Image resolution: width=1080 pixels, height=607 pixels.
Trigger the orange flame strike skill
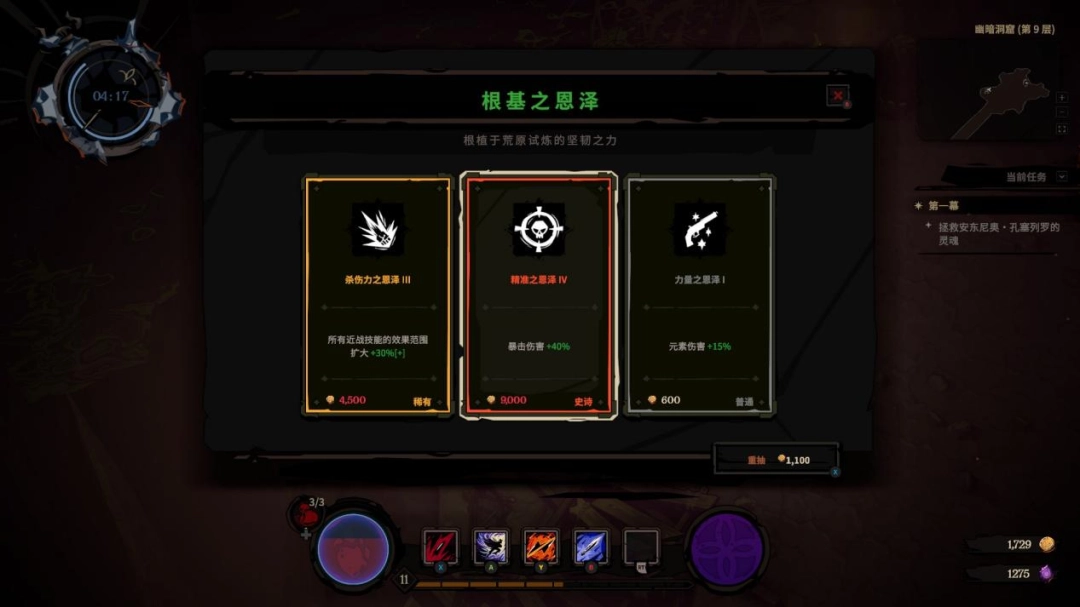click(541, 547)
